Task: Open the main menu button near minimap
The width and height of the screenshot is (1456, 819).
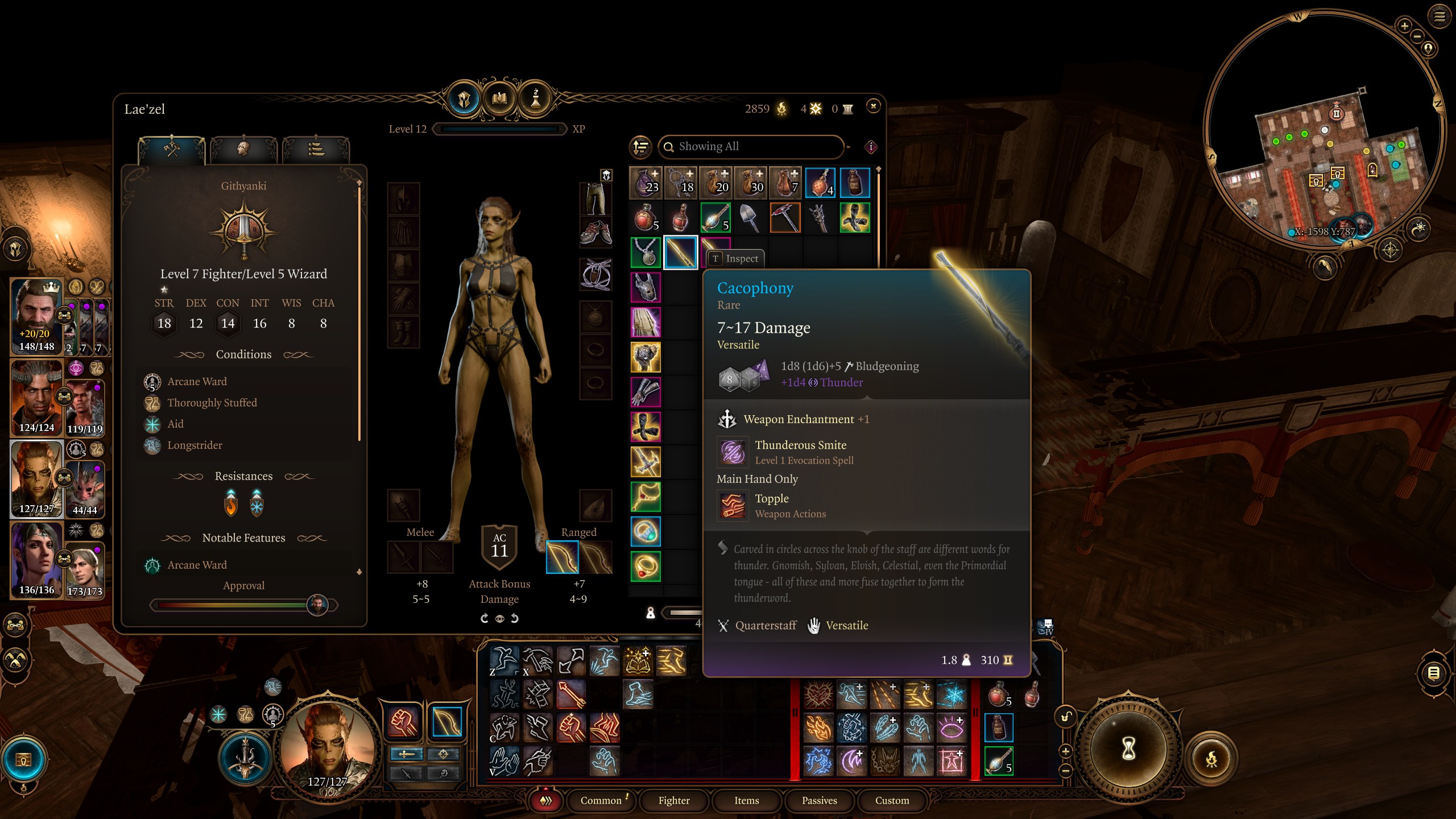Action: click(1439, 16)
